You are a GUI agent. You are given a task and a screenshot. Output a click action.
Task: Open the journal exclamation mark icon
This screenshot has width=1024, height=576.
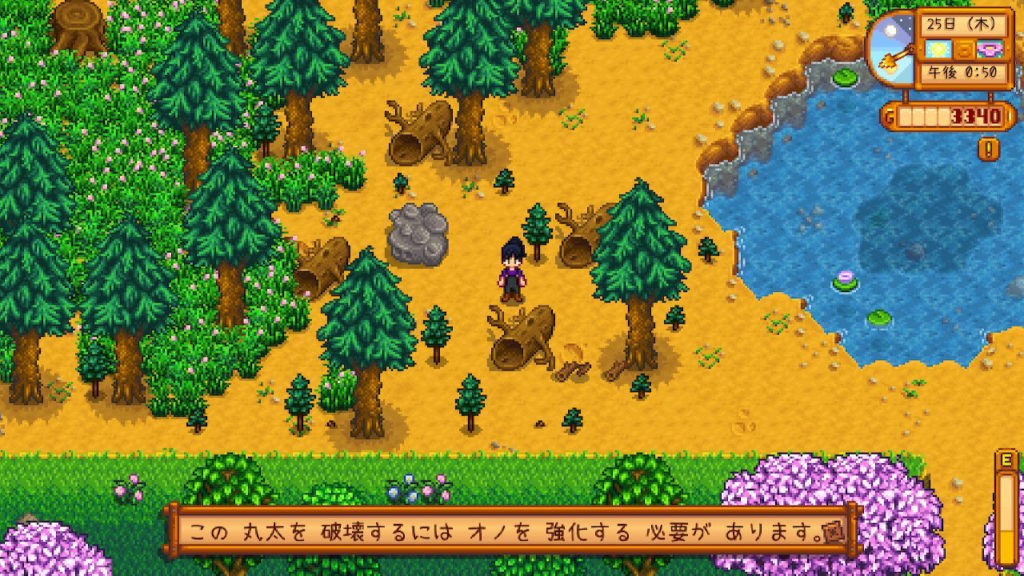[990, 150]
